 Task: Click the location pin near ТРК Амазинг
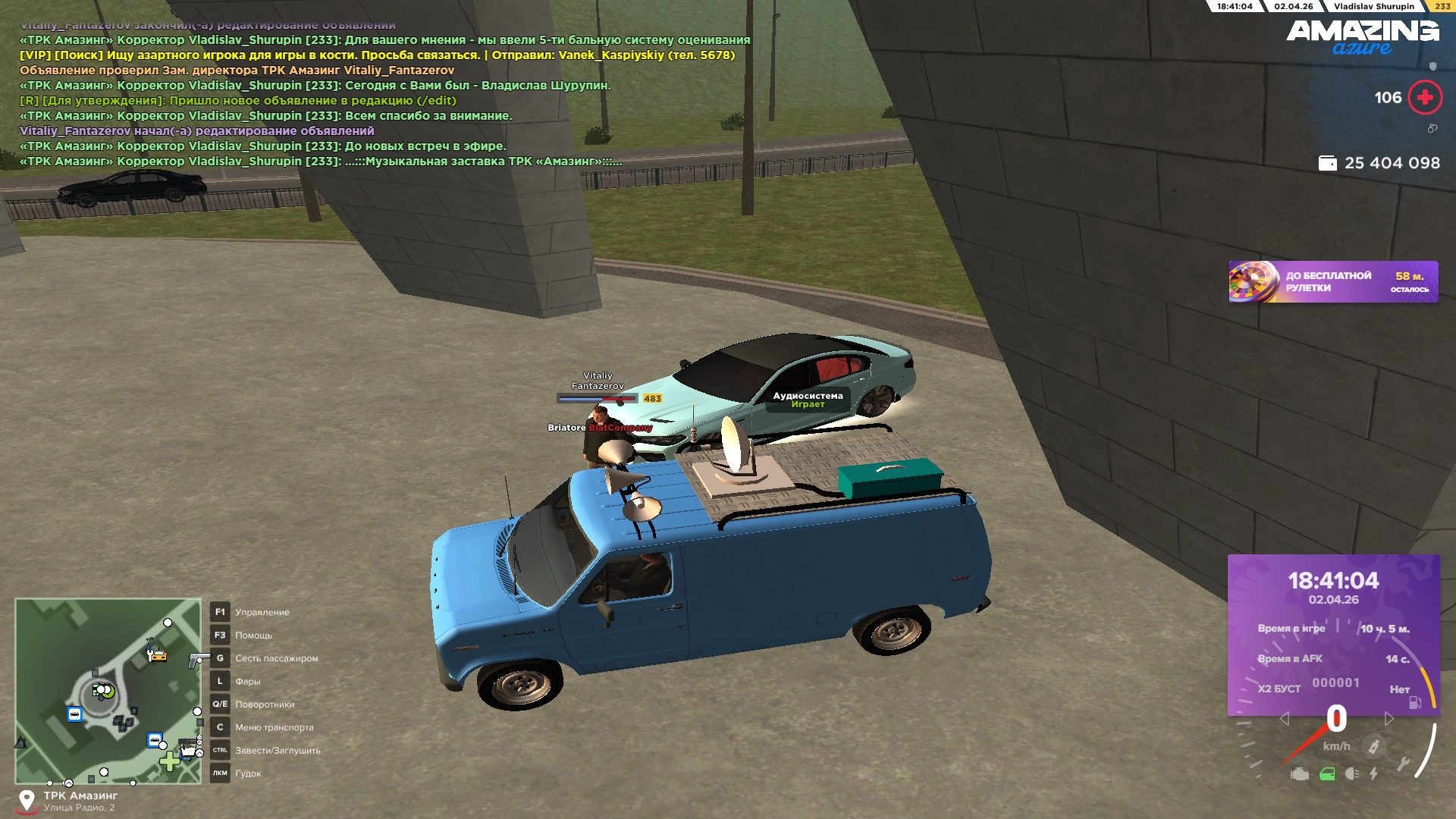point(27,800)
